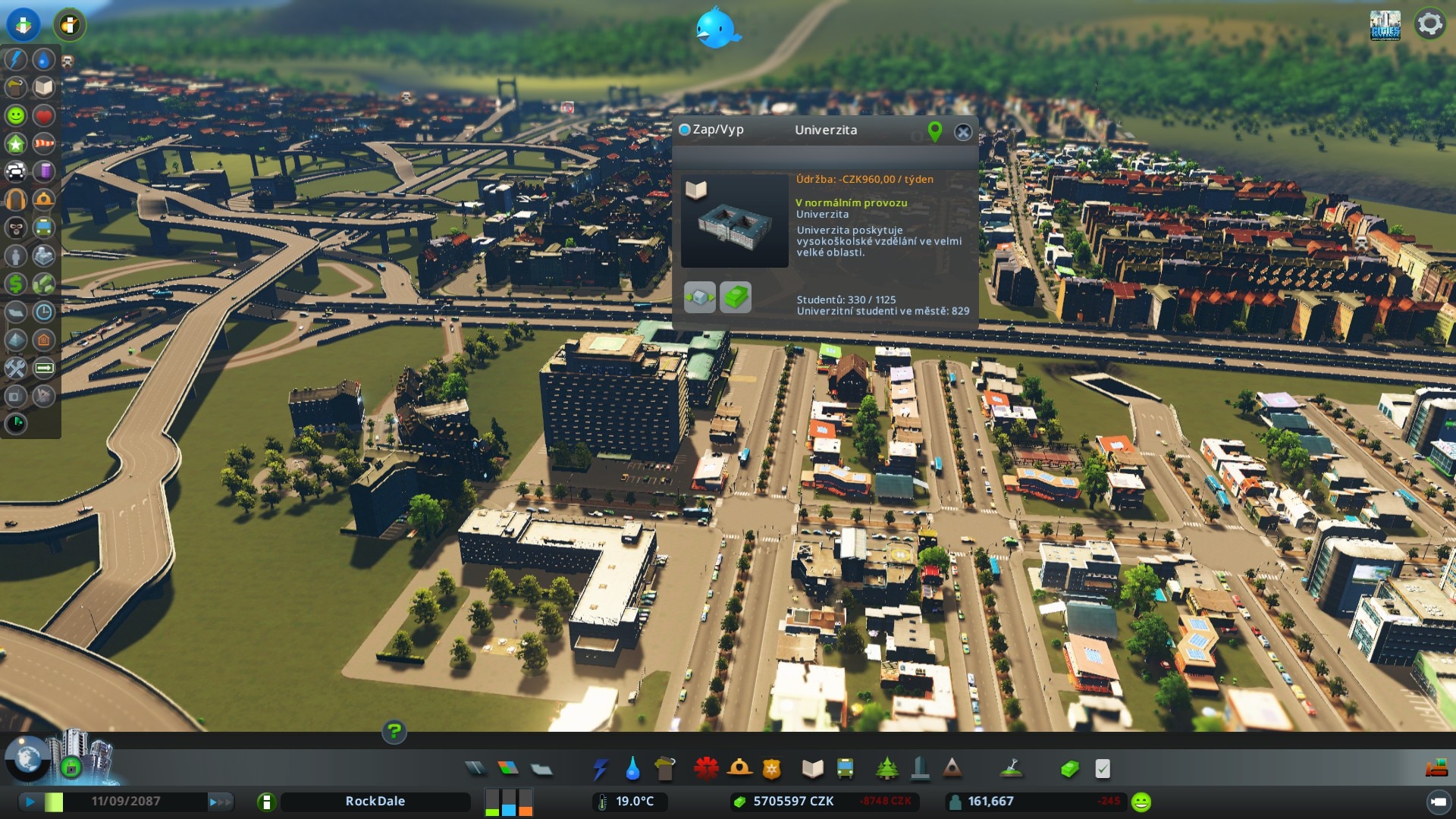Close the Univerzita info panel
The image size is (1456, 819).
[x=963, y=132]
